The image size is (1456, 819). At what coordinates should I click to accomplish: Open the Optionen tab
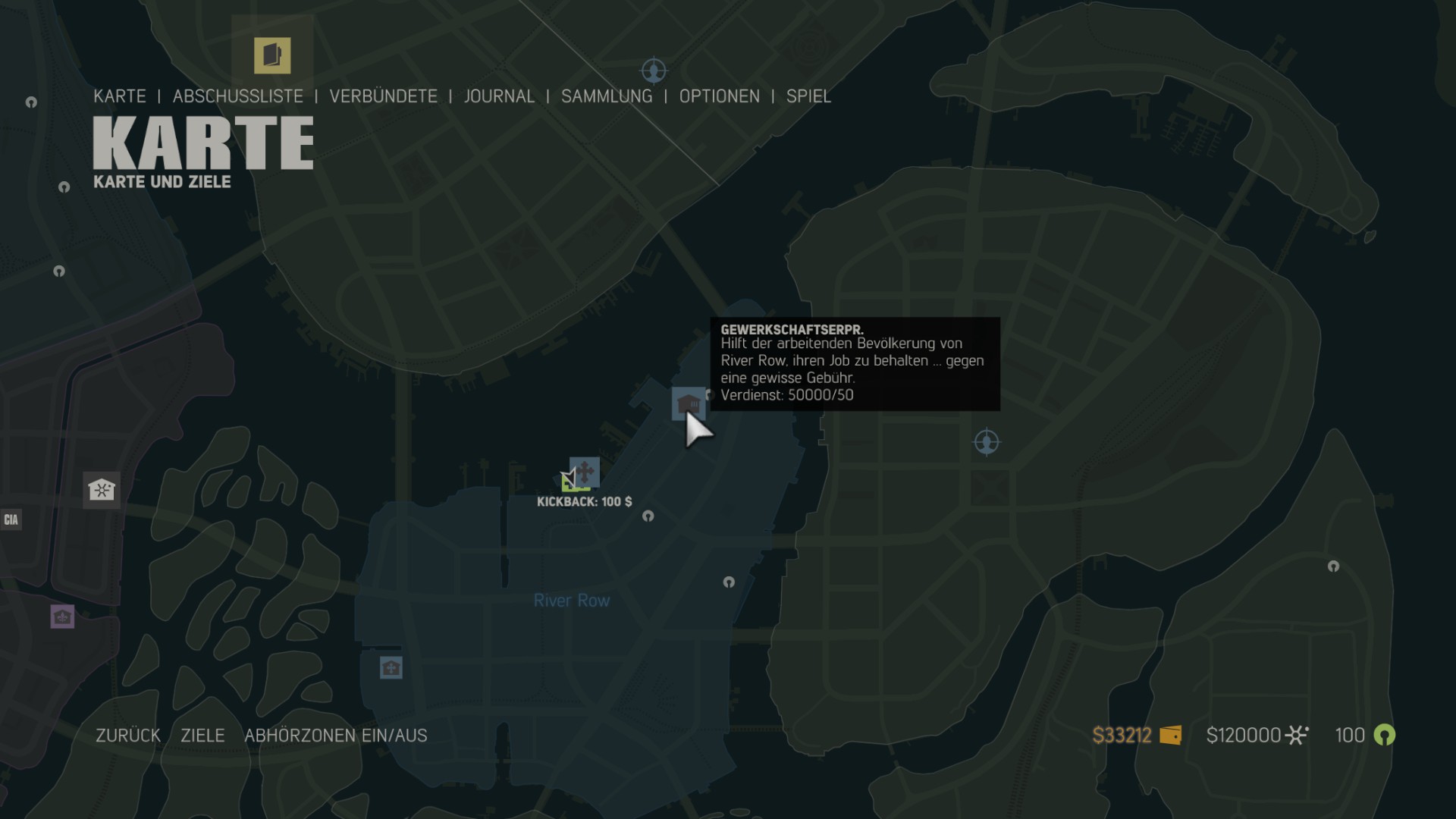pyautogui.click(x=719, y=96)
